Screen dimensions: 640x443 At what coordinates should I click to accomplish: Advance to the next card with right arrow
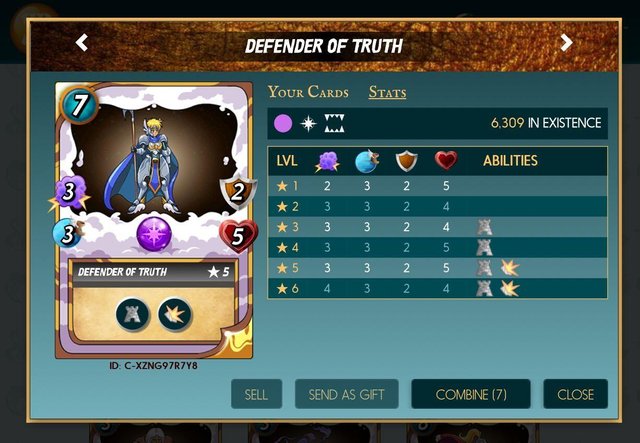[566, 43]
